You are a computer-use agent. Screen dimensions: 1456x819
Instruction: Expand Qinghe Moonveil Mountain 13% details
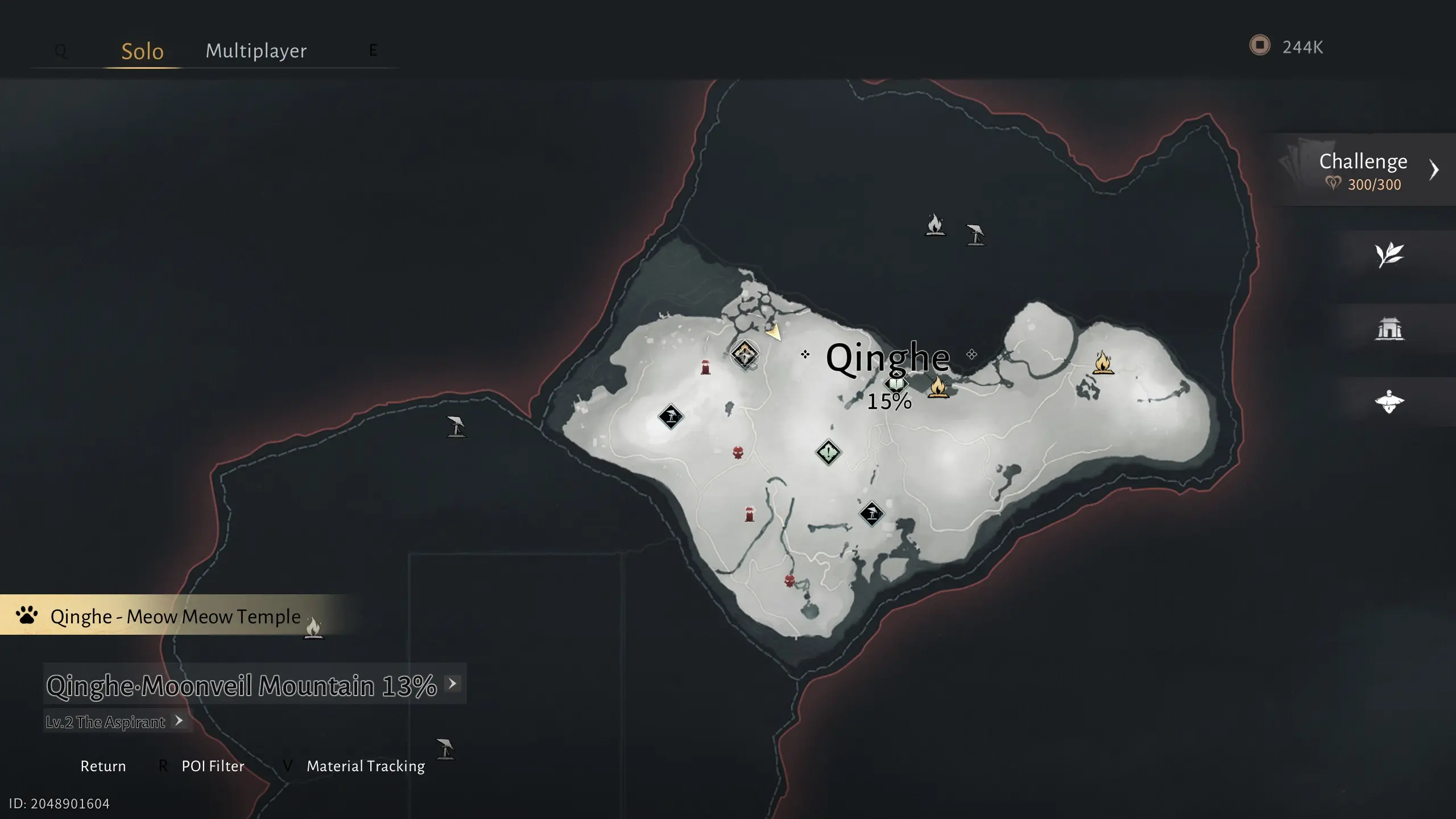[x=453, y=684]
